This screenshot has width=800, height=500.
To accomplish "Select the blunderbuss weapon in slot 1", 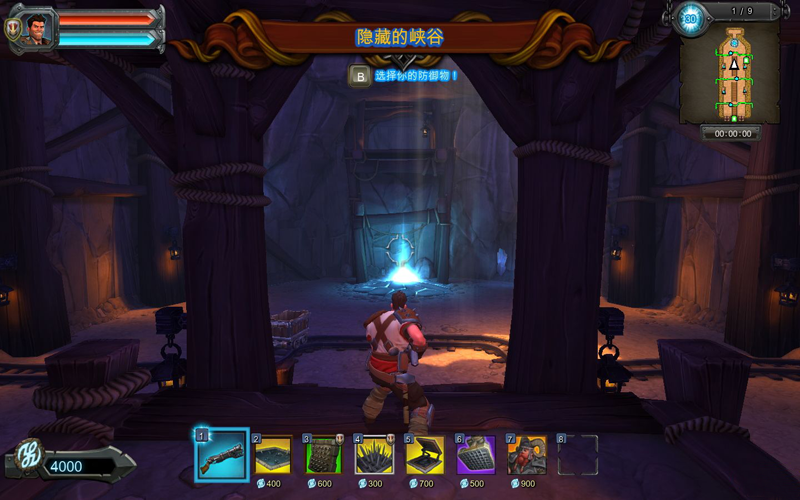I will [x=221, y=455].
